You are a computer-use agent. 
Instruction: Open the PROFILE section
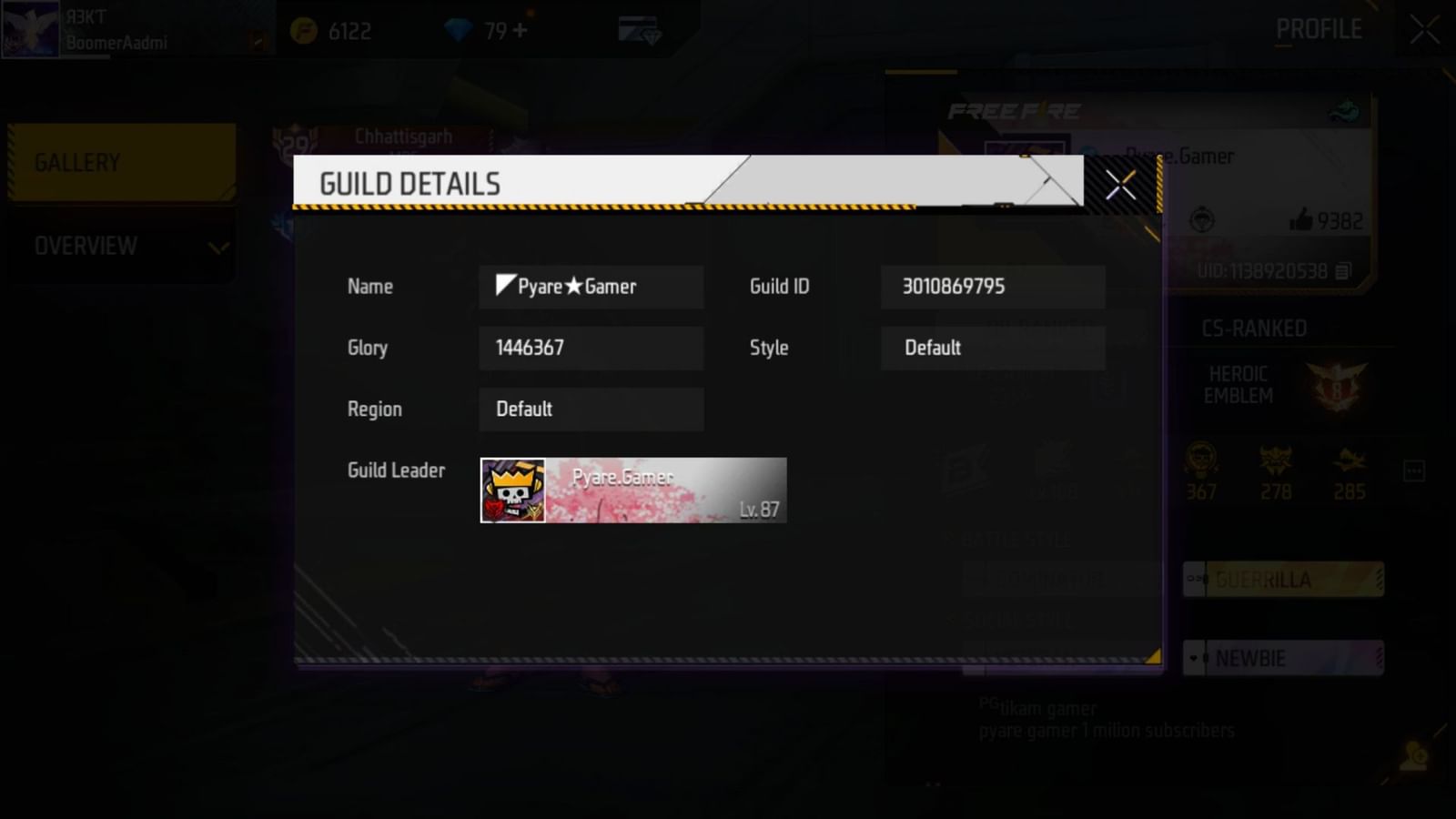coord(1319,28)
